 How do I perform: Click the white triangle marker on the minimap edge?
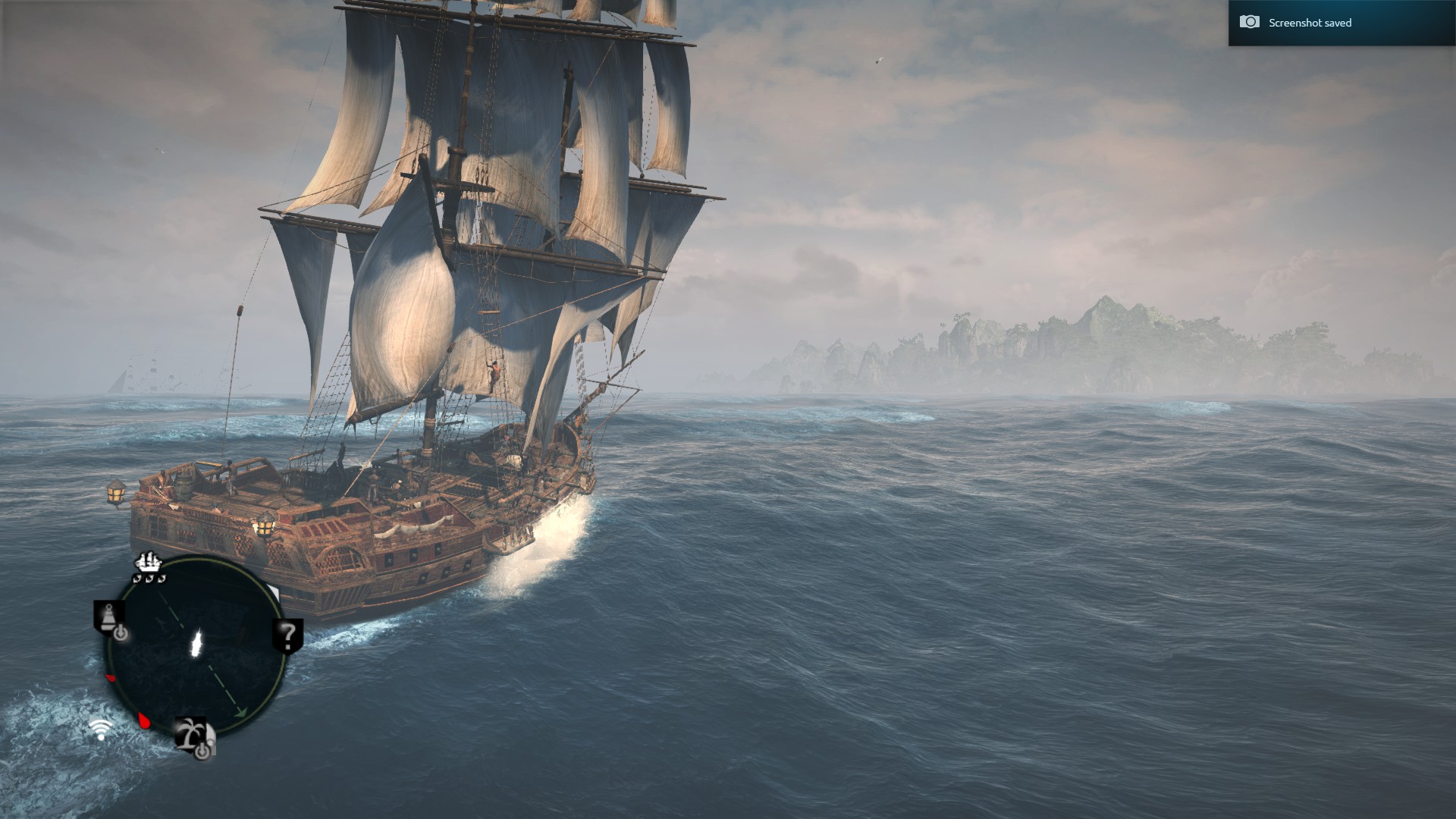(275, 590)
